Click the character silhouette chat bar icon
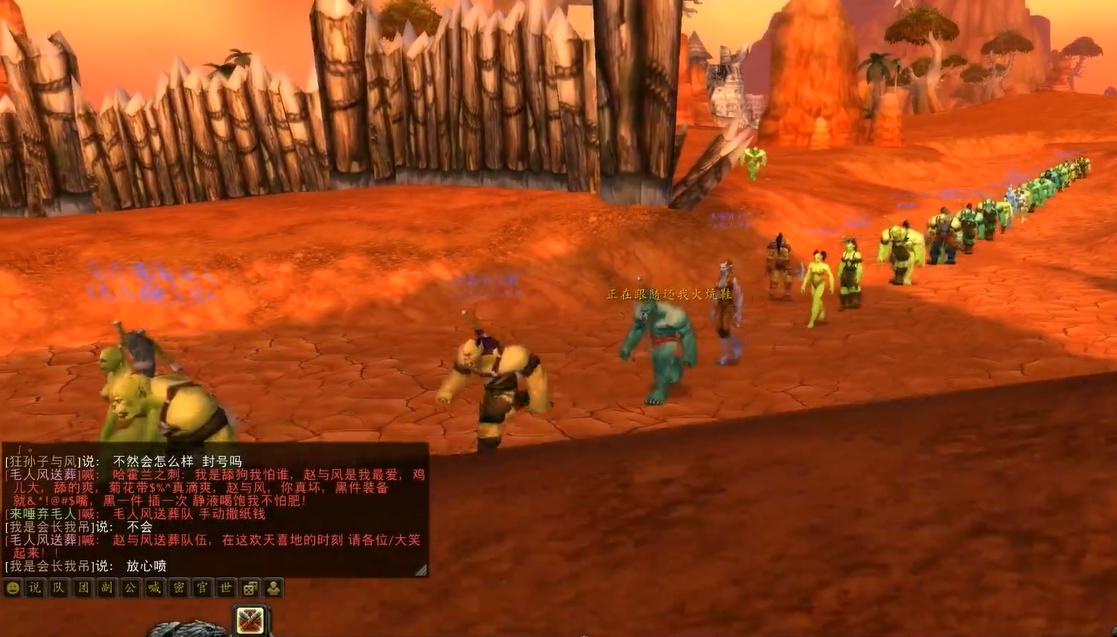Screen dimensions: 1117x637 point(272,588)
